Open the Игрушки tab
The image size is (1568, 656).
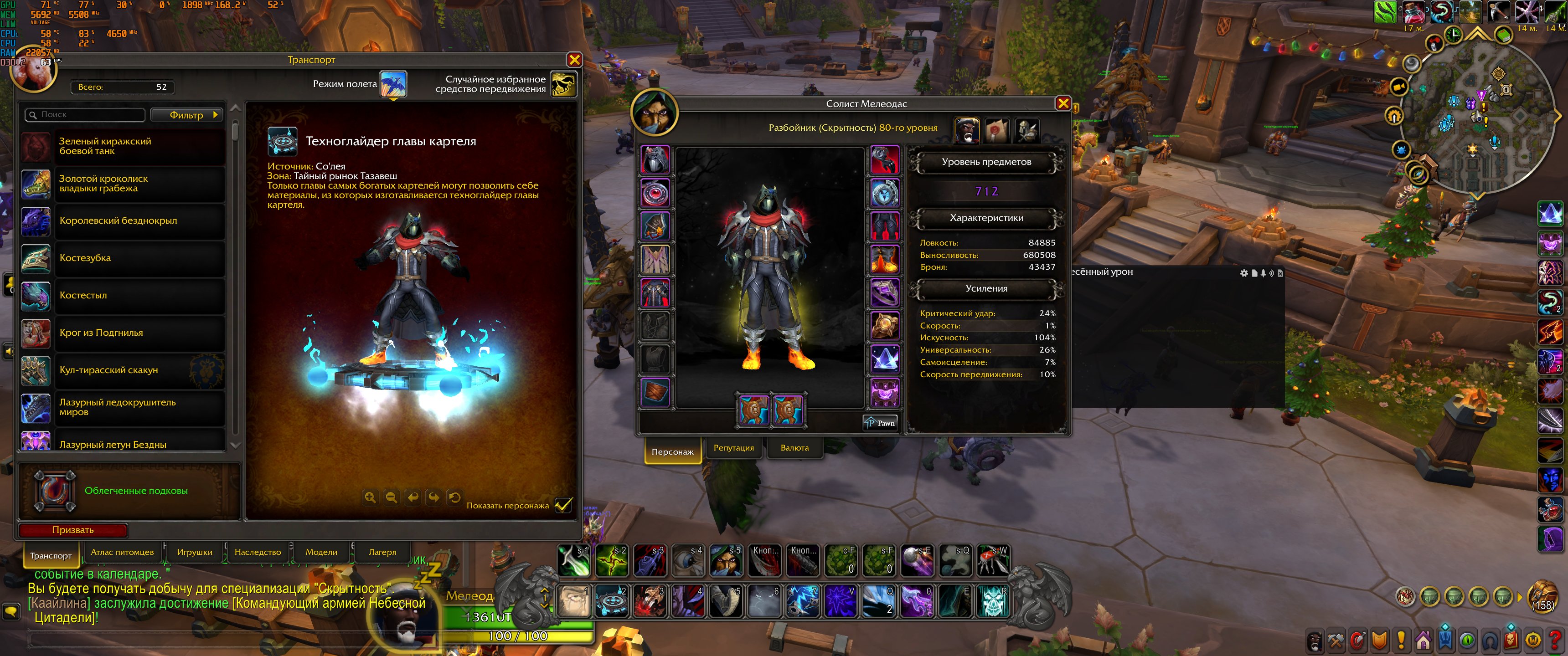(195, 552)
